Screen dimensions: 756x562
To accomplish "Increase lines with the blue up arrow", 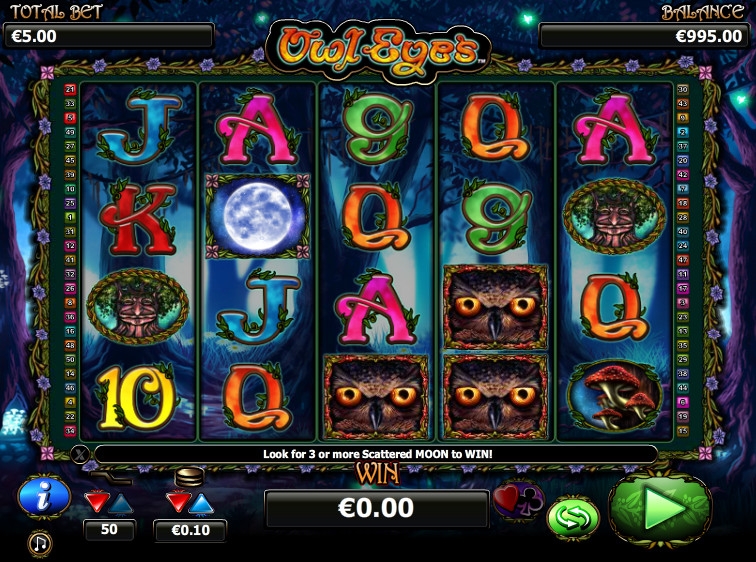I will pyautogui.click(x=121, y=501).
